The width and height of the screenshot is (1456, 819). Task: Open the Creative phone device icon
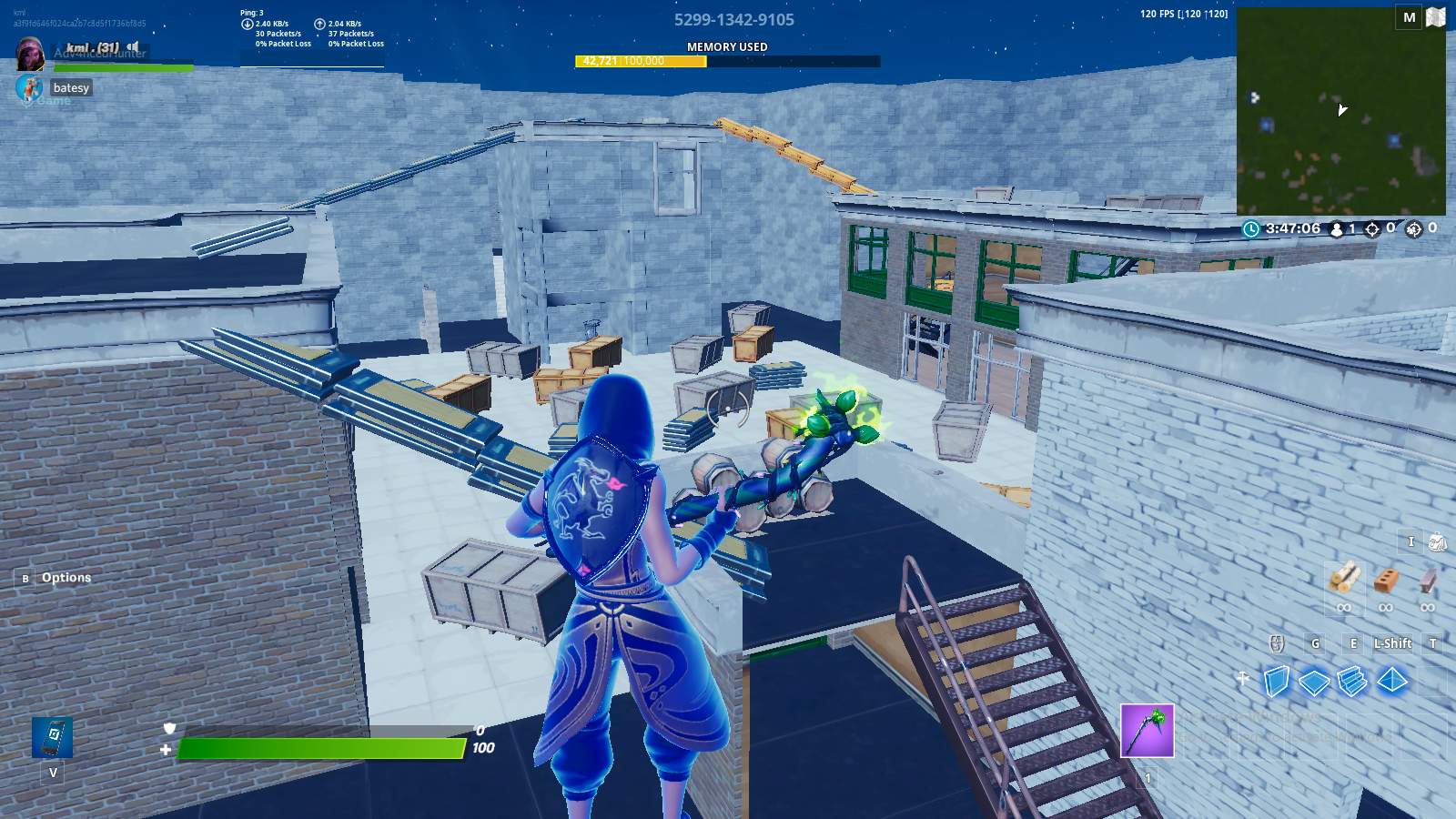click(55, 739)
